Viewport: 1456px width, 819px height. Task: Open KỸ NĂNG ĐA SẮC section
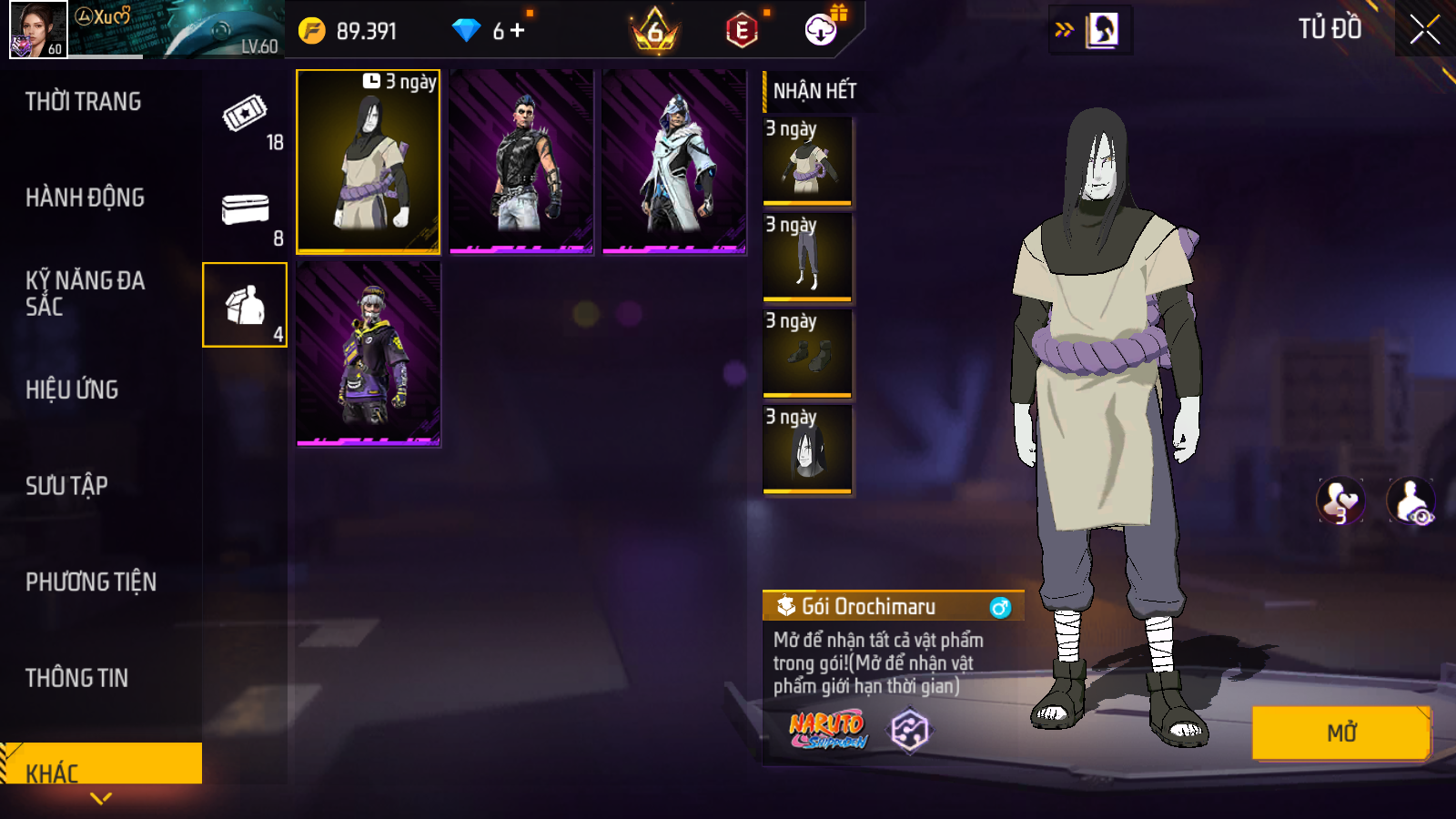pyautogui.click(x=86, y=293)
